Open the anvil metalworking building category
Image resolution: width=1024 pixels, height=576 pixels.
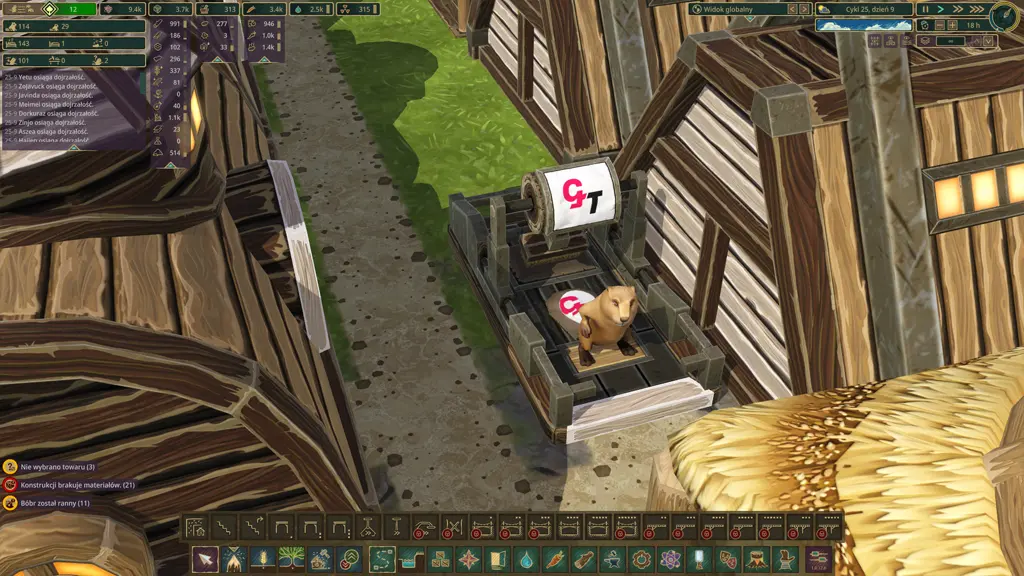[x=613, y=559]
